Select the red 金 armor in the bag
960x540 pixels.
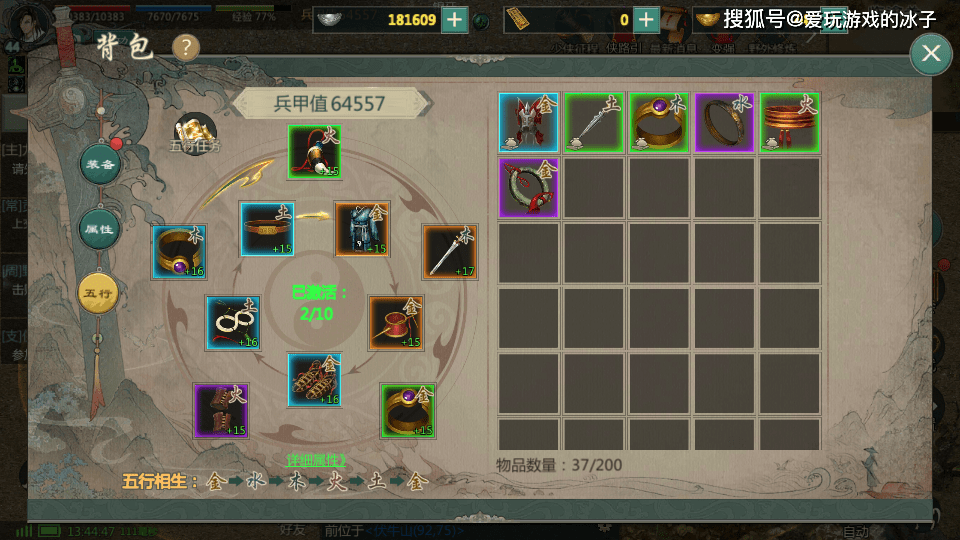point(528,122)
